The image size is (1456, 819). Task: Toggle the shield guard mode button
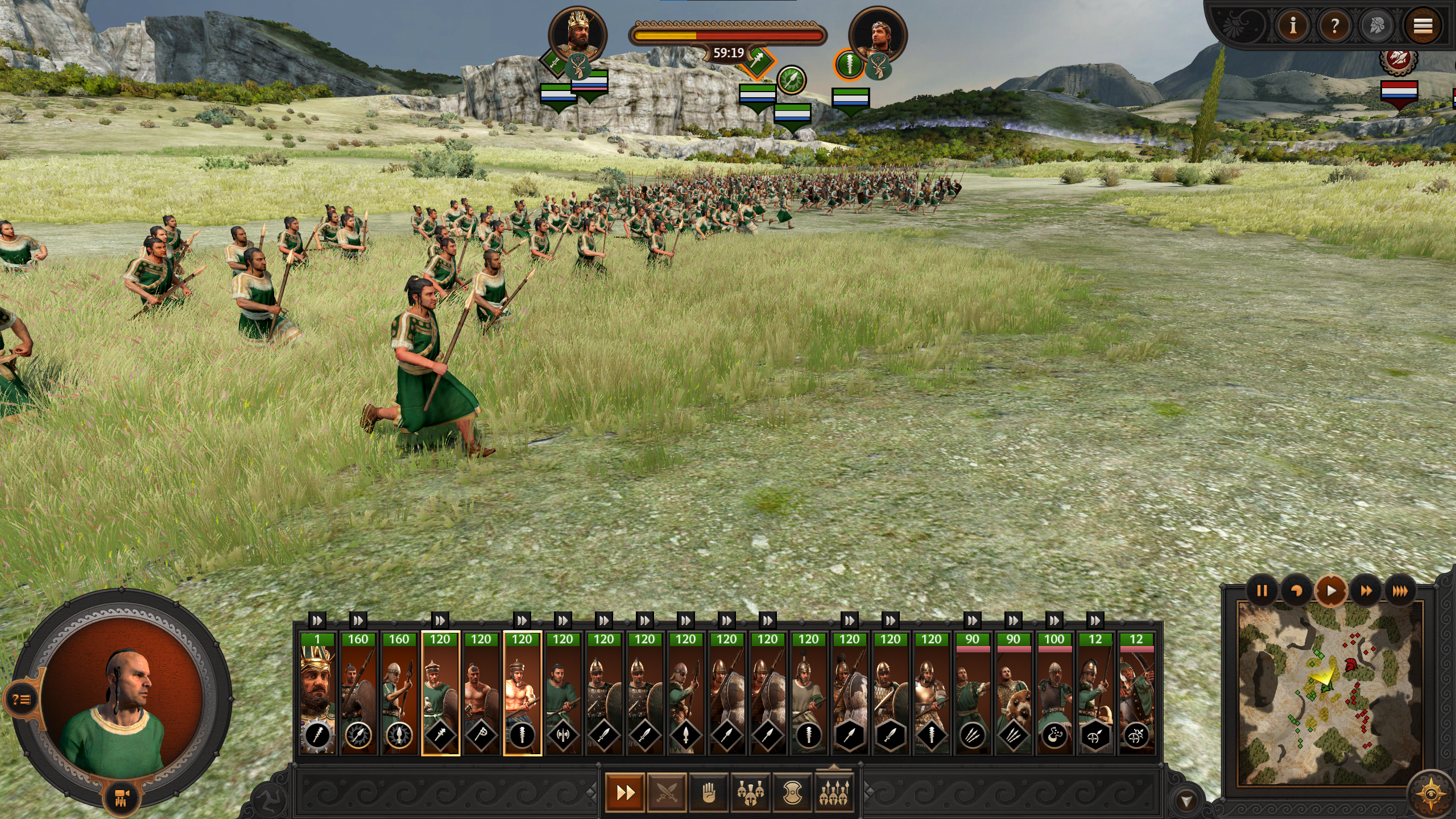pos(792,792)
